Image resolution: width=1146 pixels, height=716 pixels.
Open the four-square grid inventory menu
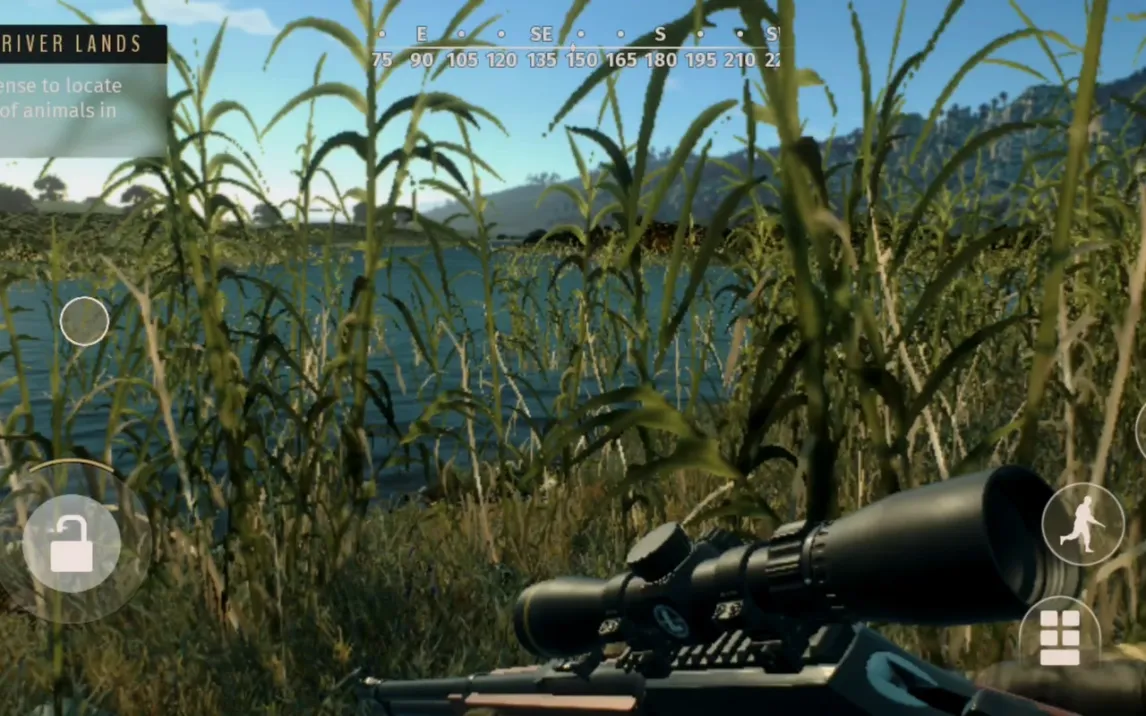pos(1060,636)
